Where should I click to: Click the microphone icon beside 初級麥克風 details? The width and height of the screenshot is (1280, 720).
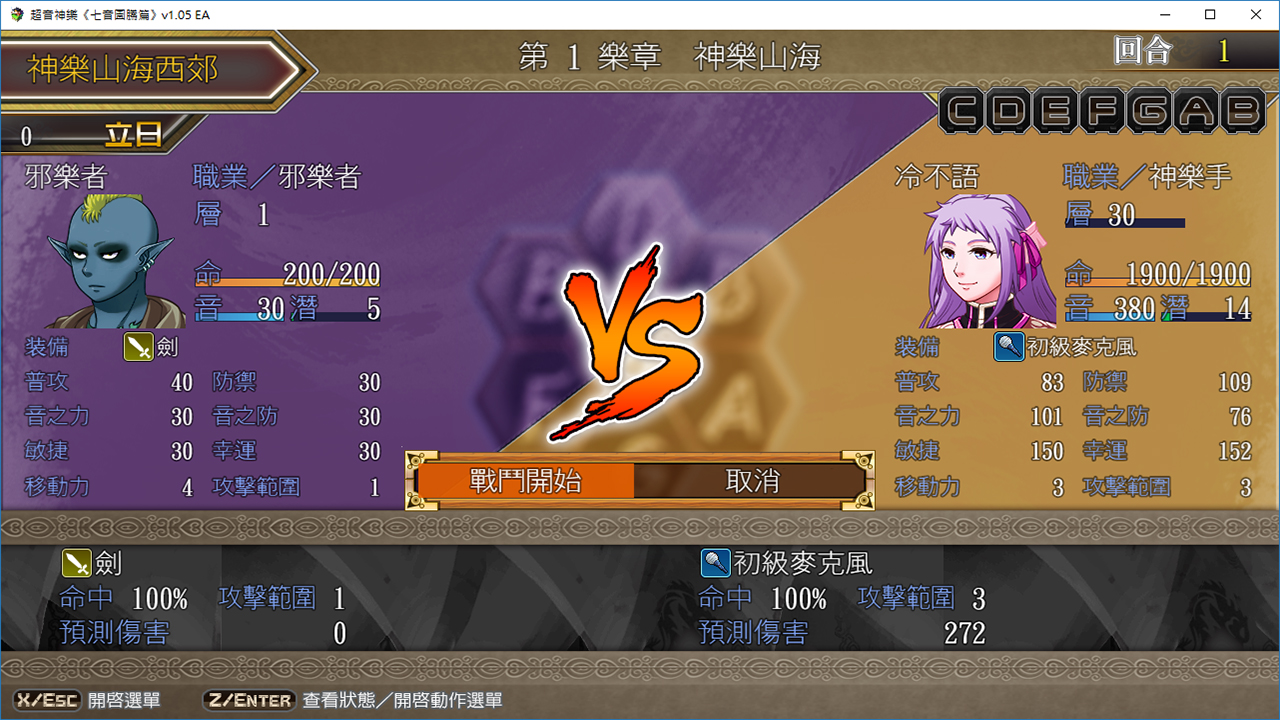pyautogui.click(x=714, y=563)
